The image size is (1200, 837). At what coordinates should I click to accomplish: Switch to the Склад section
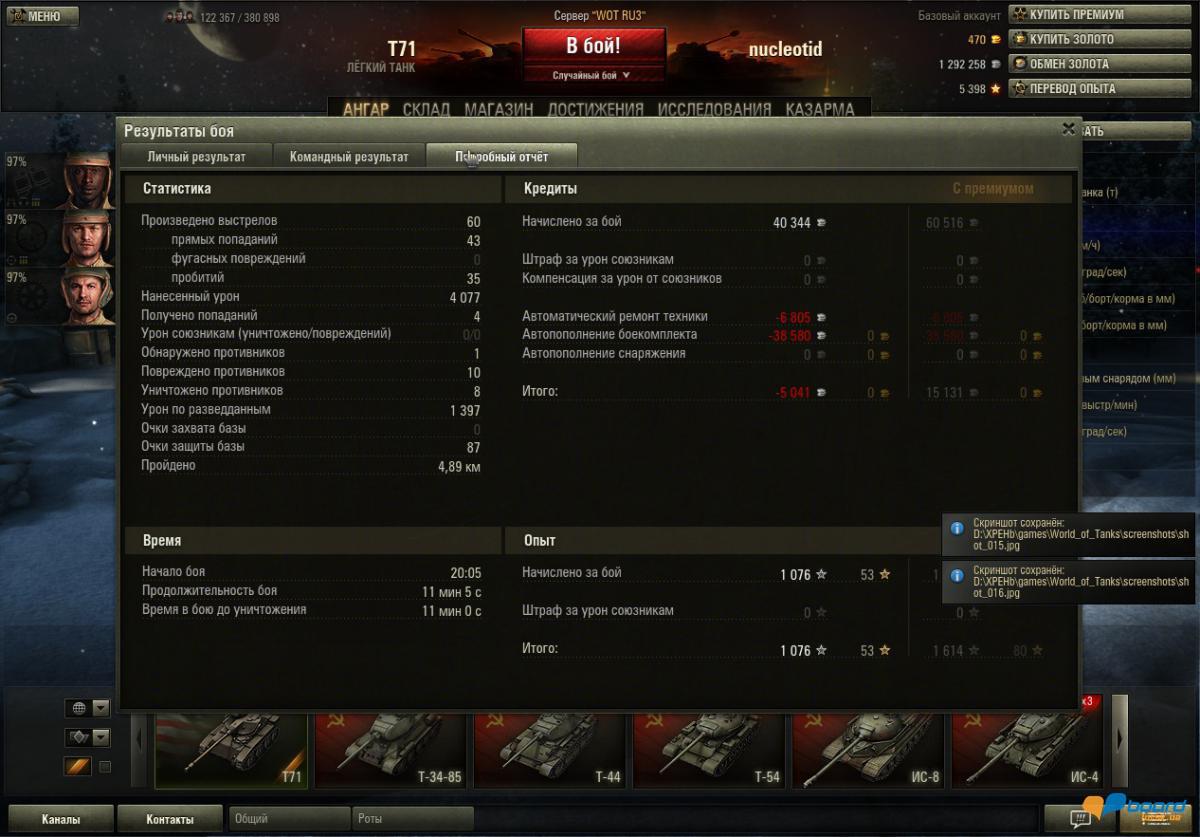click(x=426, y=109)
